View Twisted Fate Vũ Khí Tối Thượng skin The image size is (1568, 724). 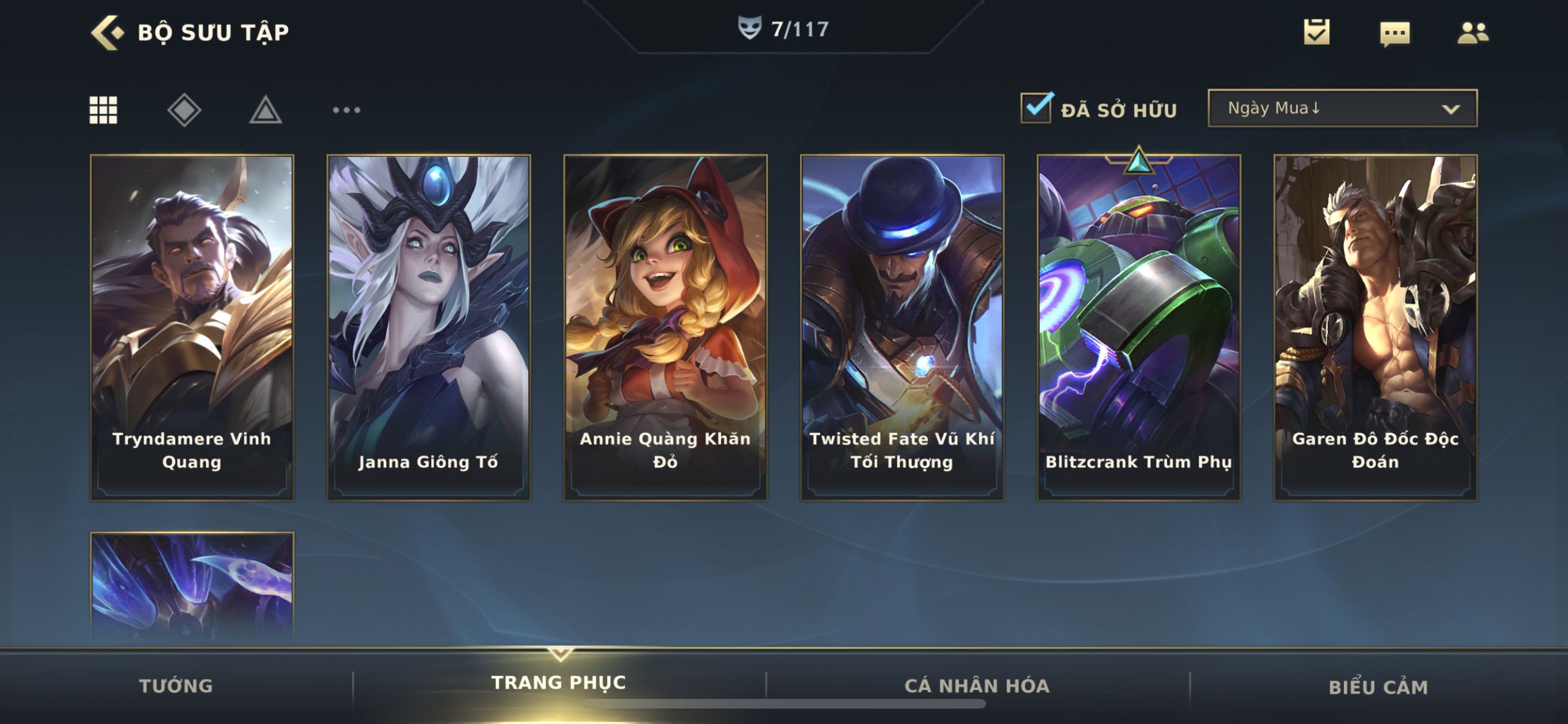coord(902,327)
